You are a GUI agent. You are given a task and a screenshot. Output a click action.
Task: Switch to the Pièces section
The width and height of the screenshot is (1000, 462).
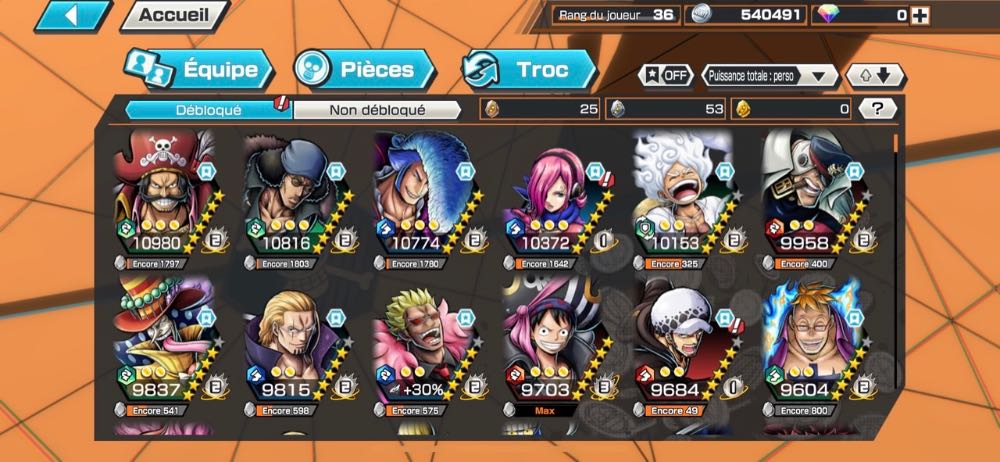[x=366, y=70]
